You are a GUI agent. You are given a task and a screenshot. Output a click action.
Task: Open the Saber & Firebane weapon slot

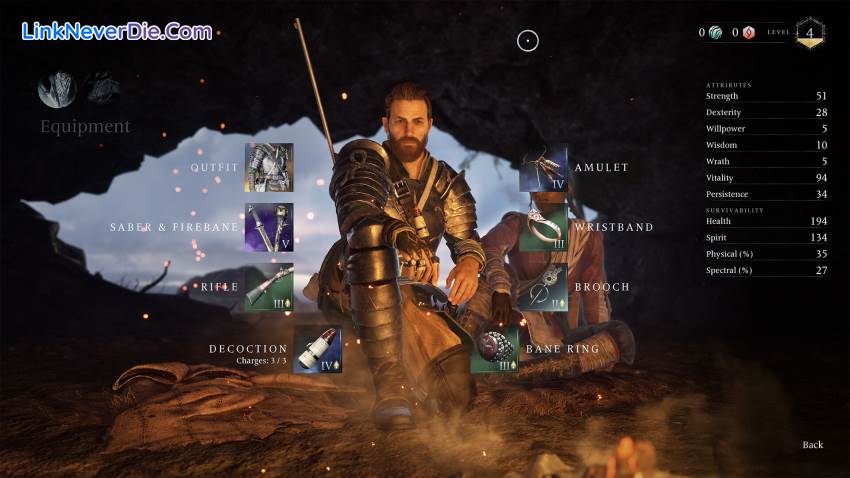269,227
